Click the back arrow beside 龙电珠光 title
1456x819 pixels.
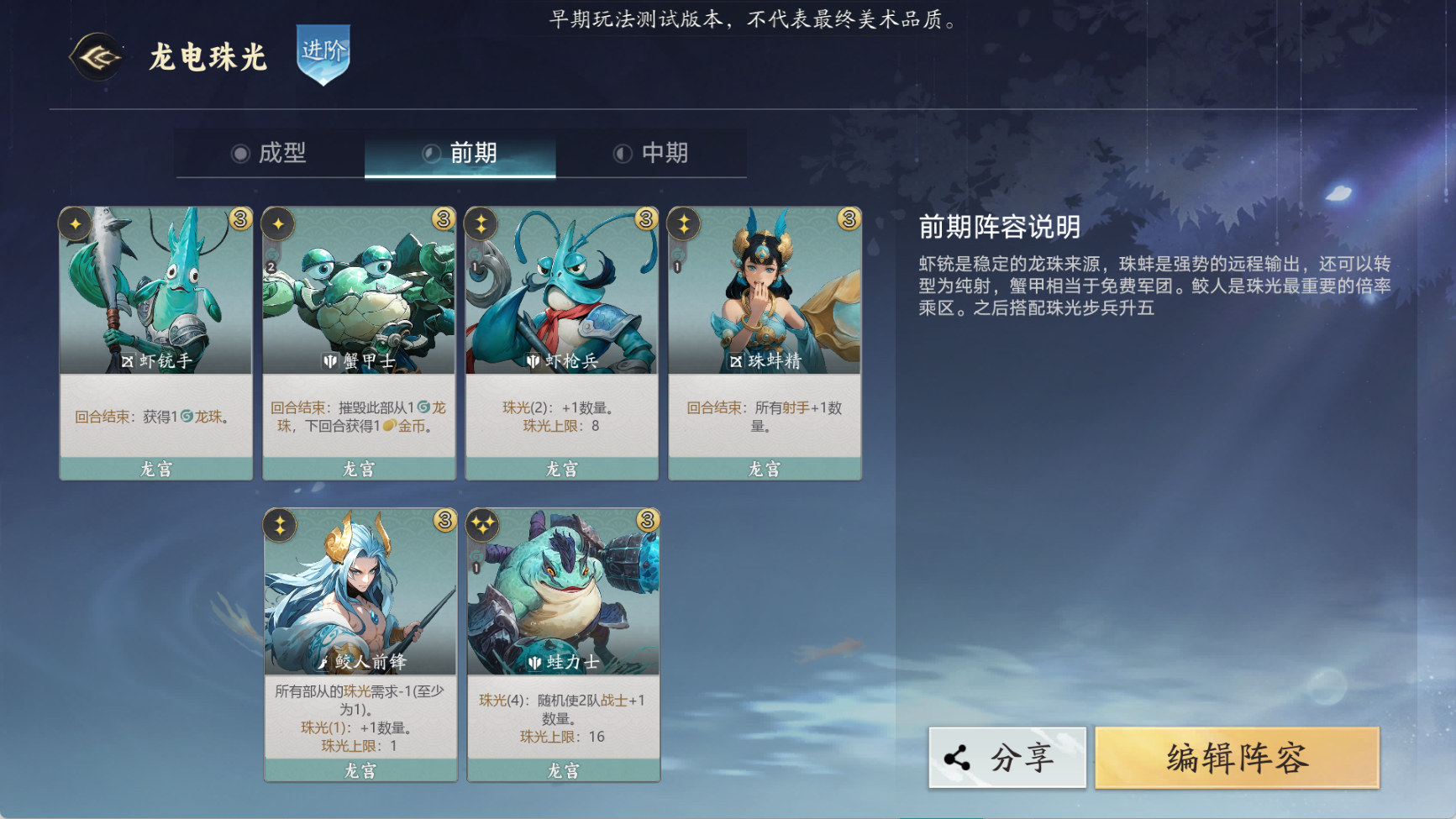[x=97, y=59]
